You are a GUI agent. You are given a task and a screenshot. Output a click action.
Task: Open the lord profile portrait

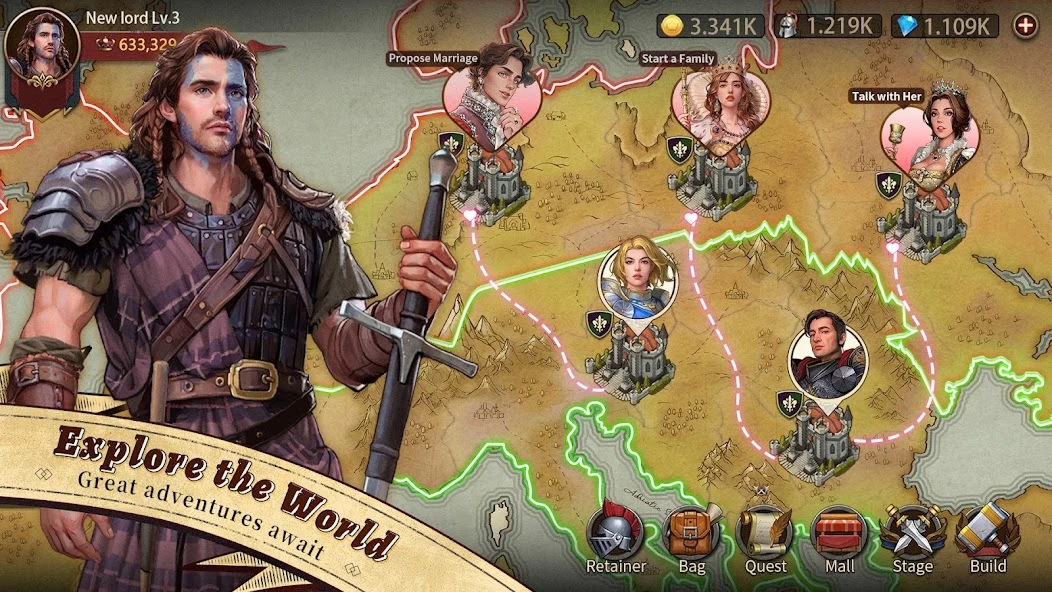click(x=42, y=44)
